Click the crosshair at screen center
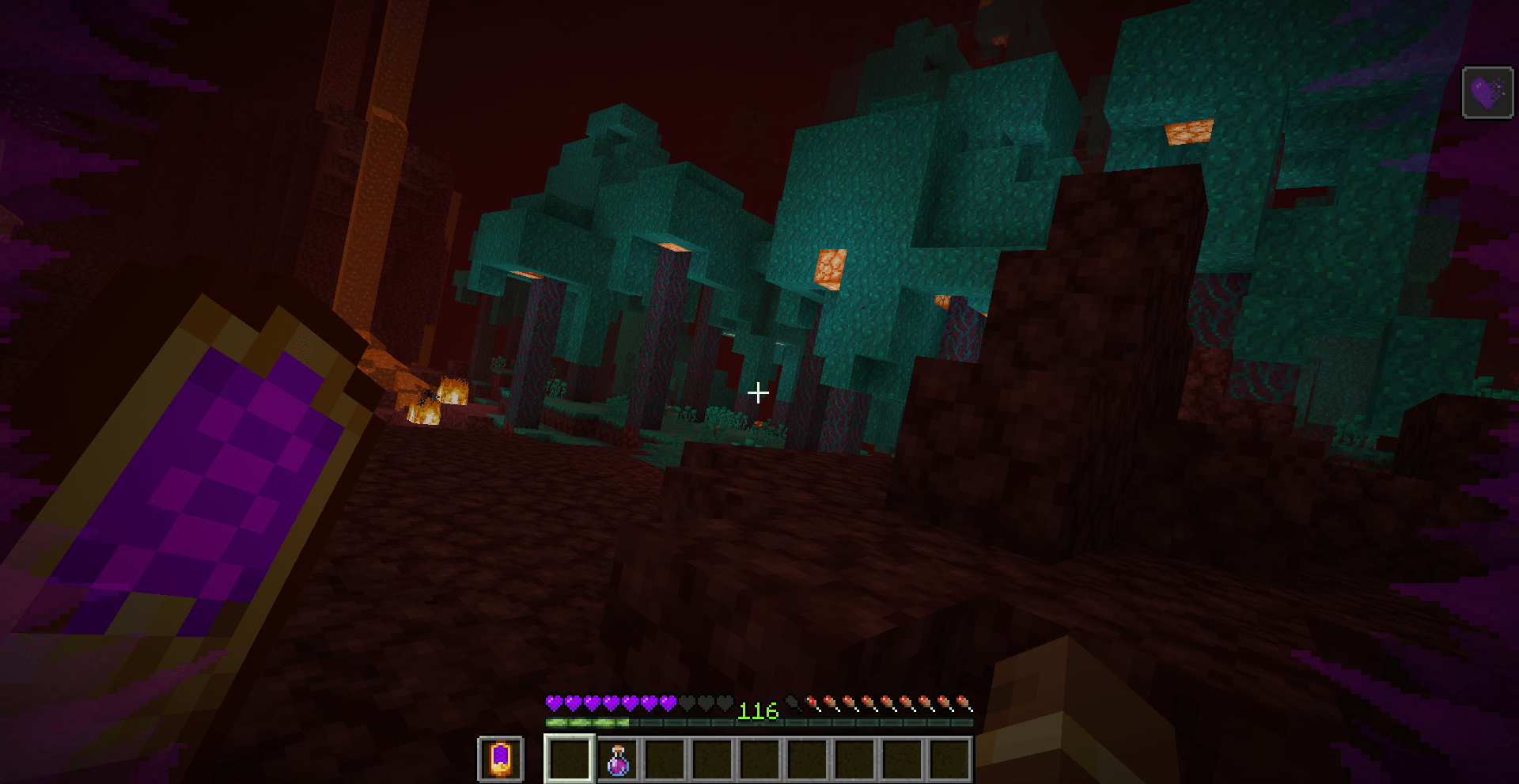This screenshot has width=1519, height=784. (759, 392)
